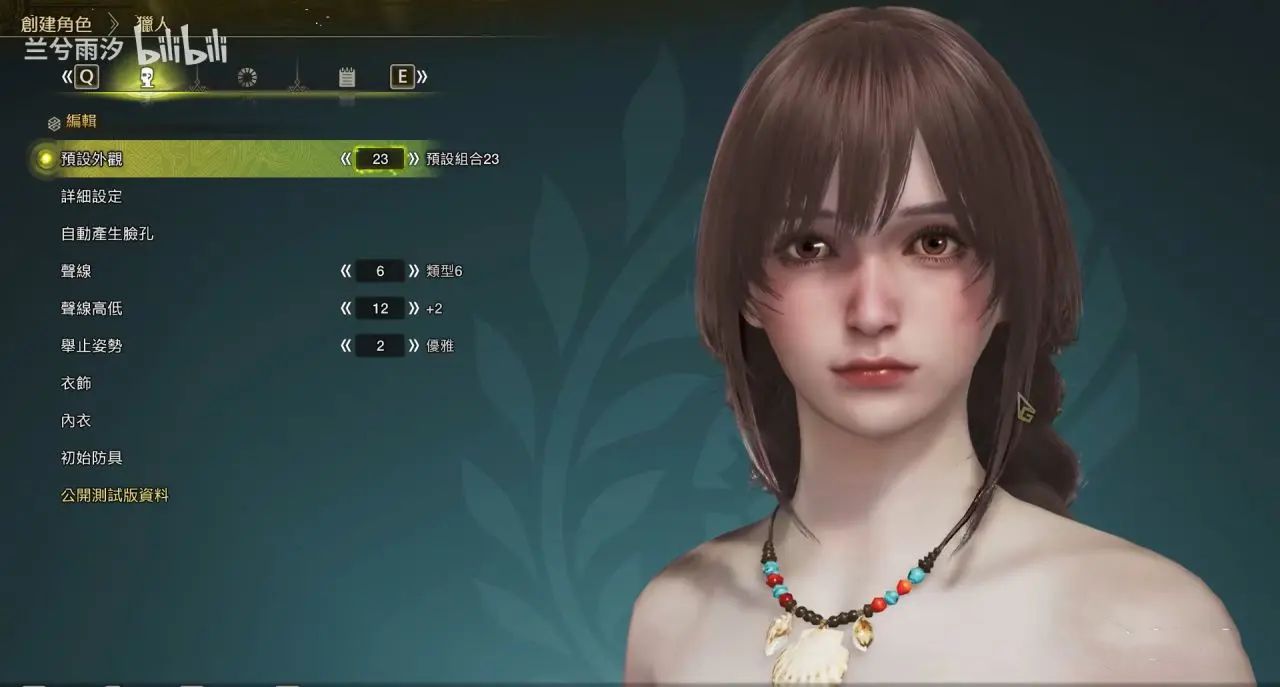The height and width of the screenshot is (687, 1280).
Task: Increase the voice type above 6
Action: 414,271
